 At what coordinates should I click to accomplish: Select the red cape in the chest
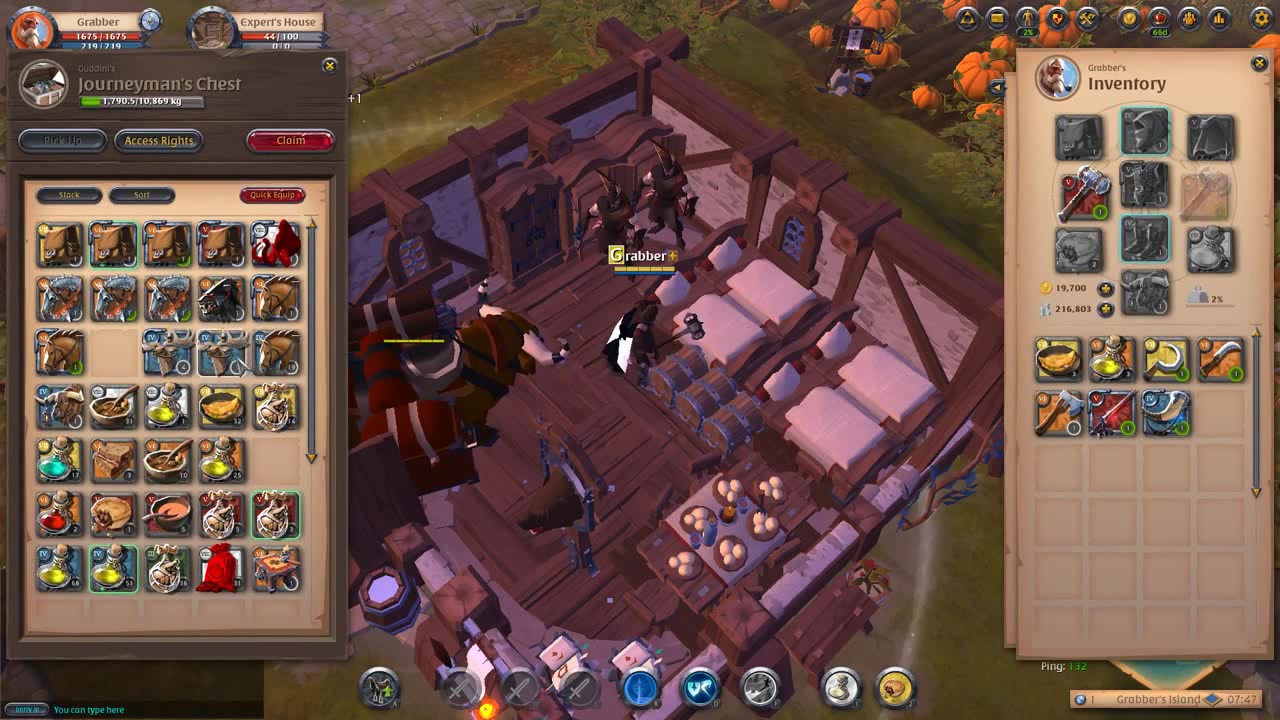tap(275, 244)
